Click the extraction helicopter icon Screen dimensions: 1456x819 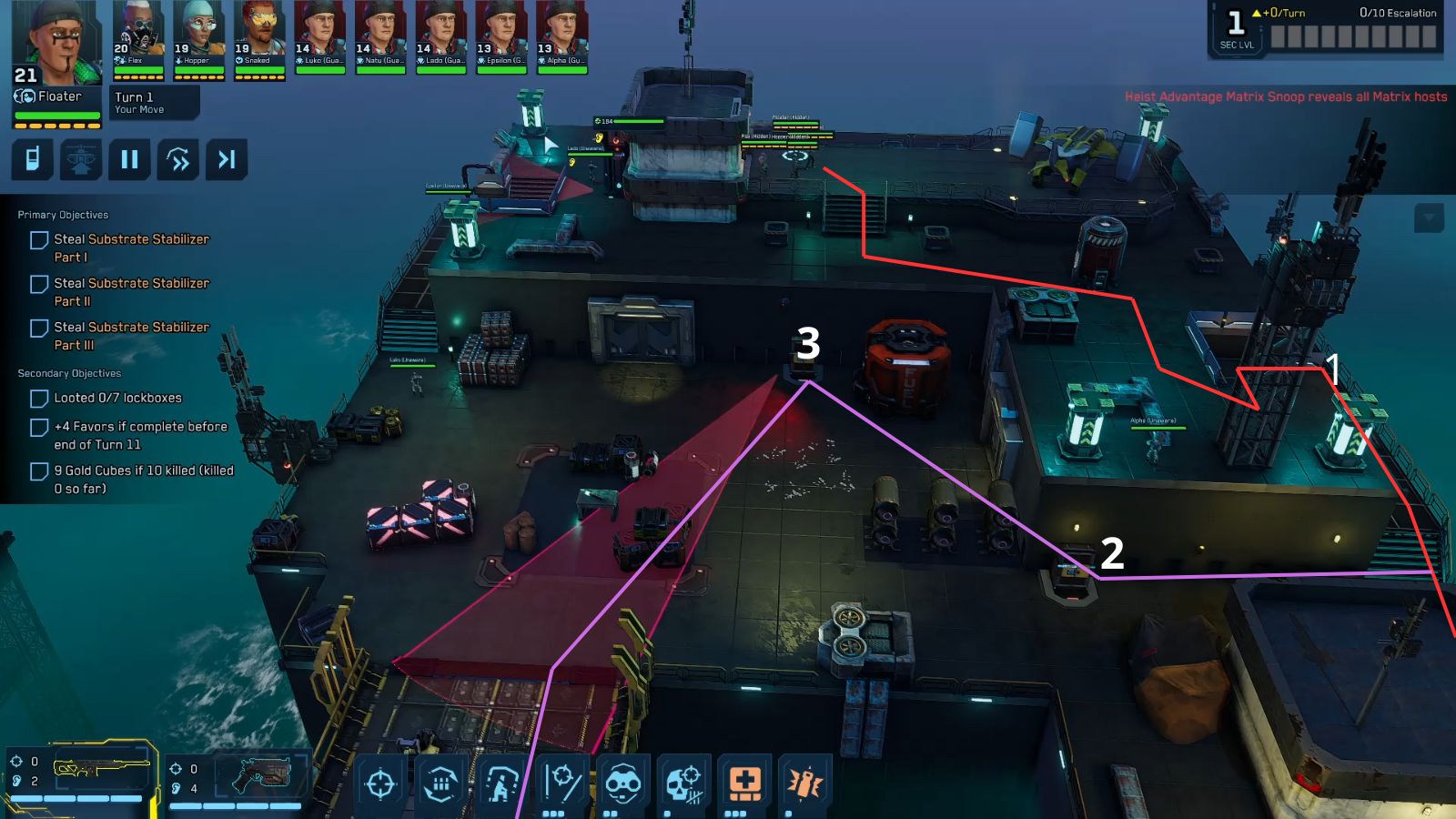pos(81,161)
